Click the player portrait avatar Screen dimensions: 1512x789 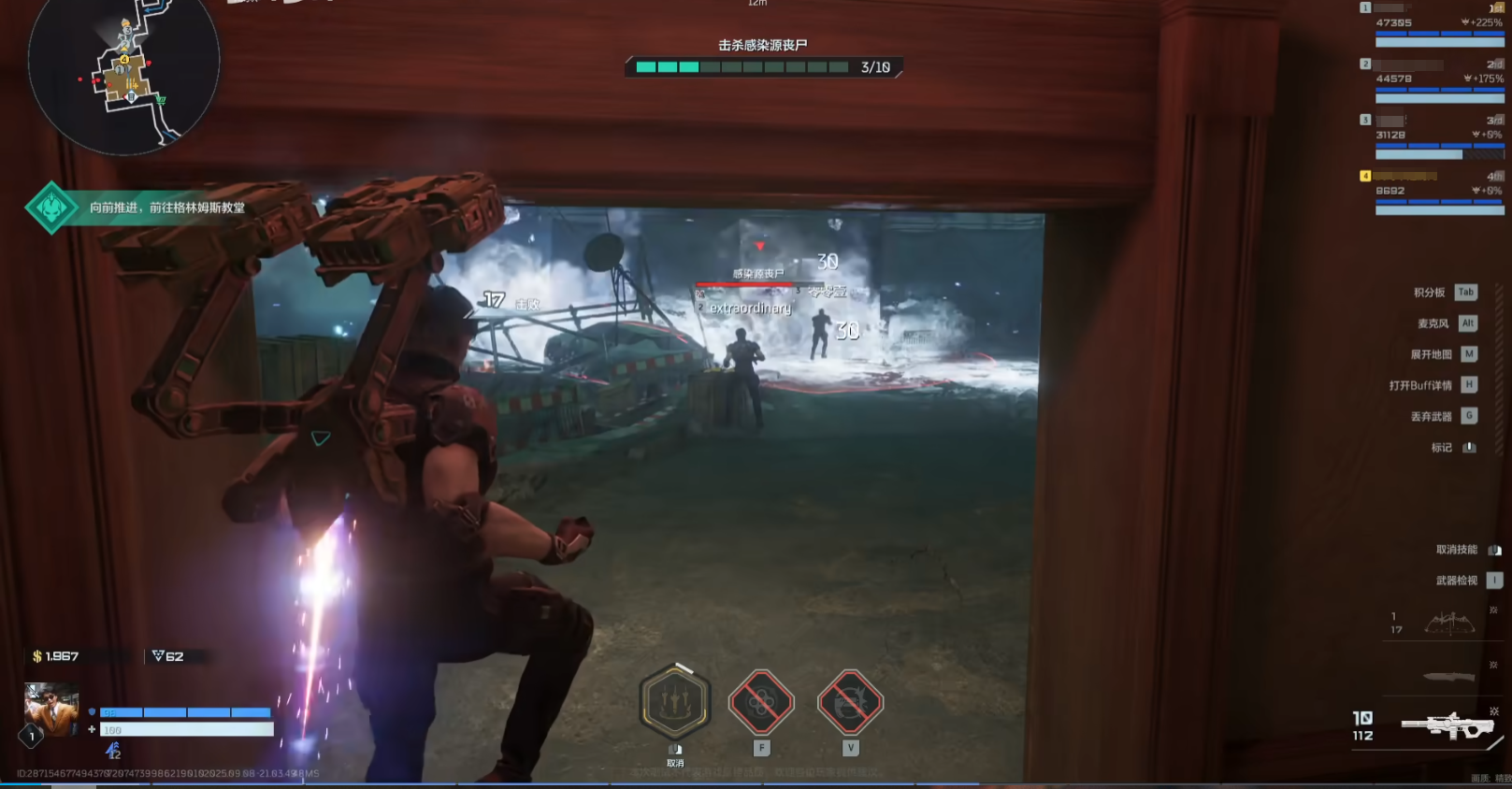point(50,710)
